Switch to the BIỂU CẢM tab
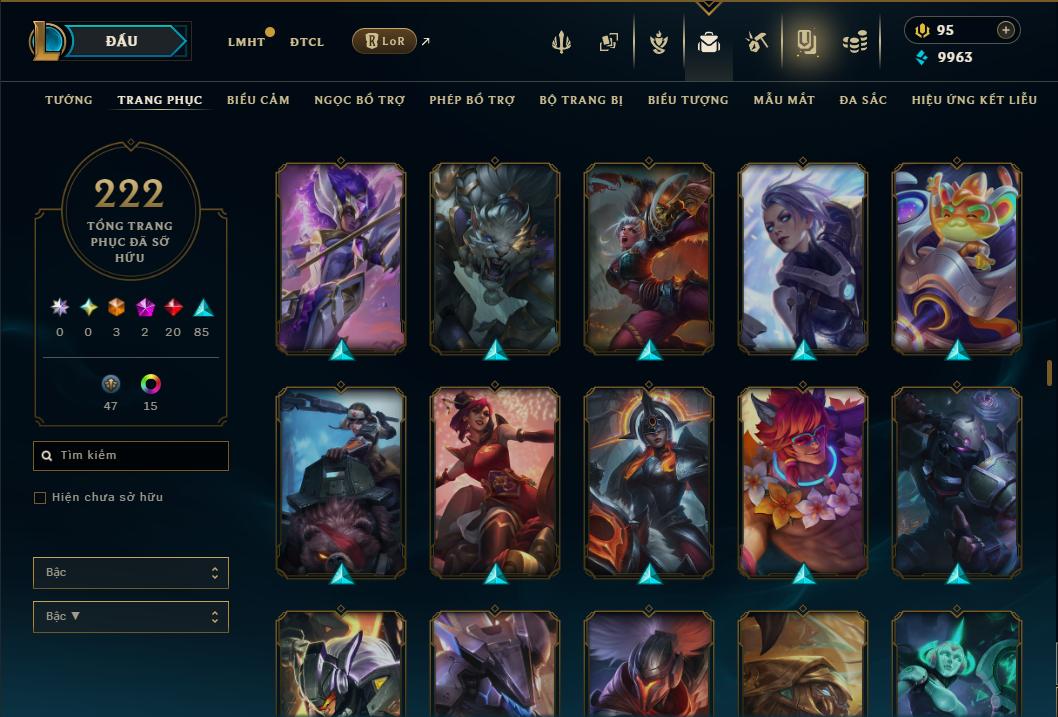This screenshot has width=1058, height=717. click(x=258, y=100)
